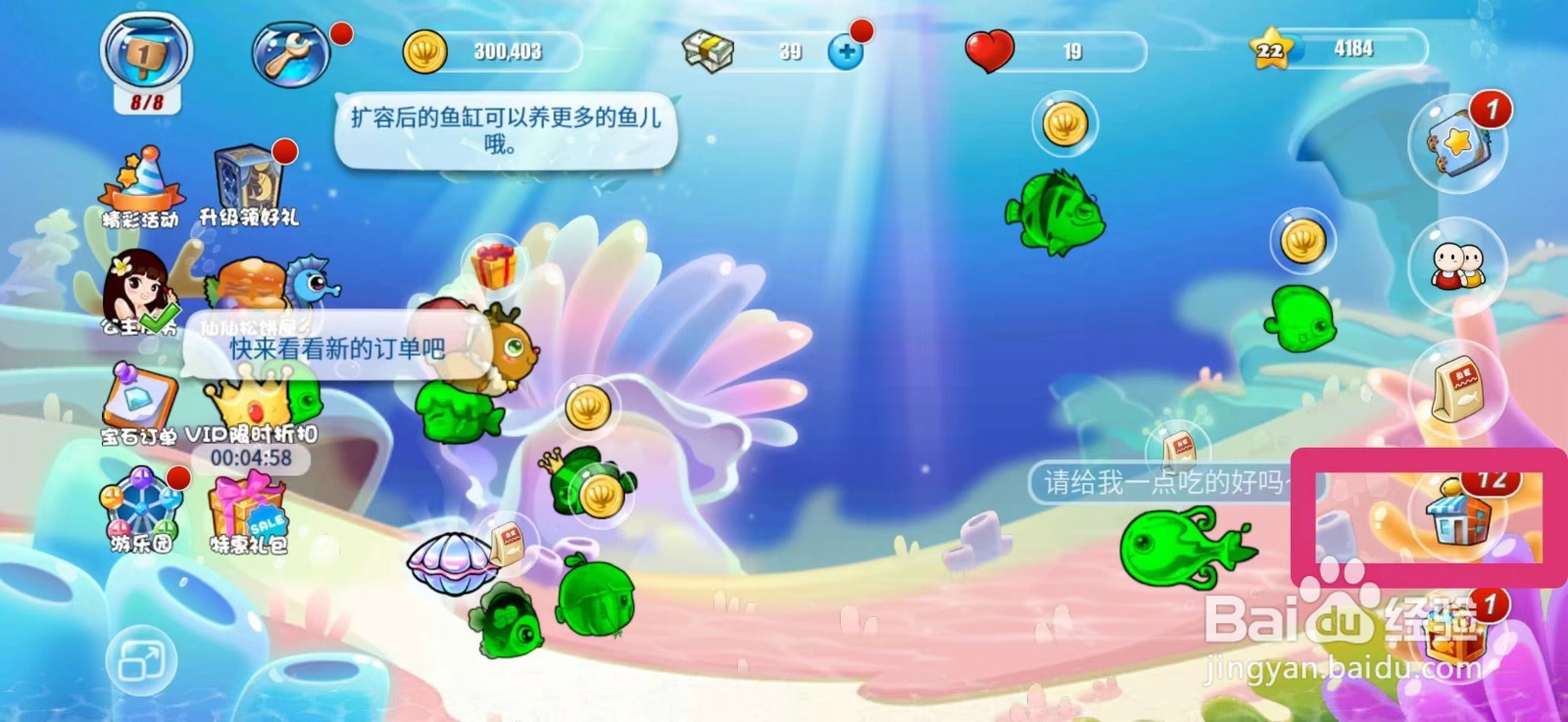The width and height of the screenshot is (1568, 722).
Task: Tap the plus to buy more cash
Action: click(846, 51)
